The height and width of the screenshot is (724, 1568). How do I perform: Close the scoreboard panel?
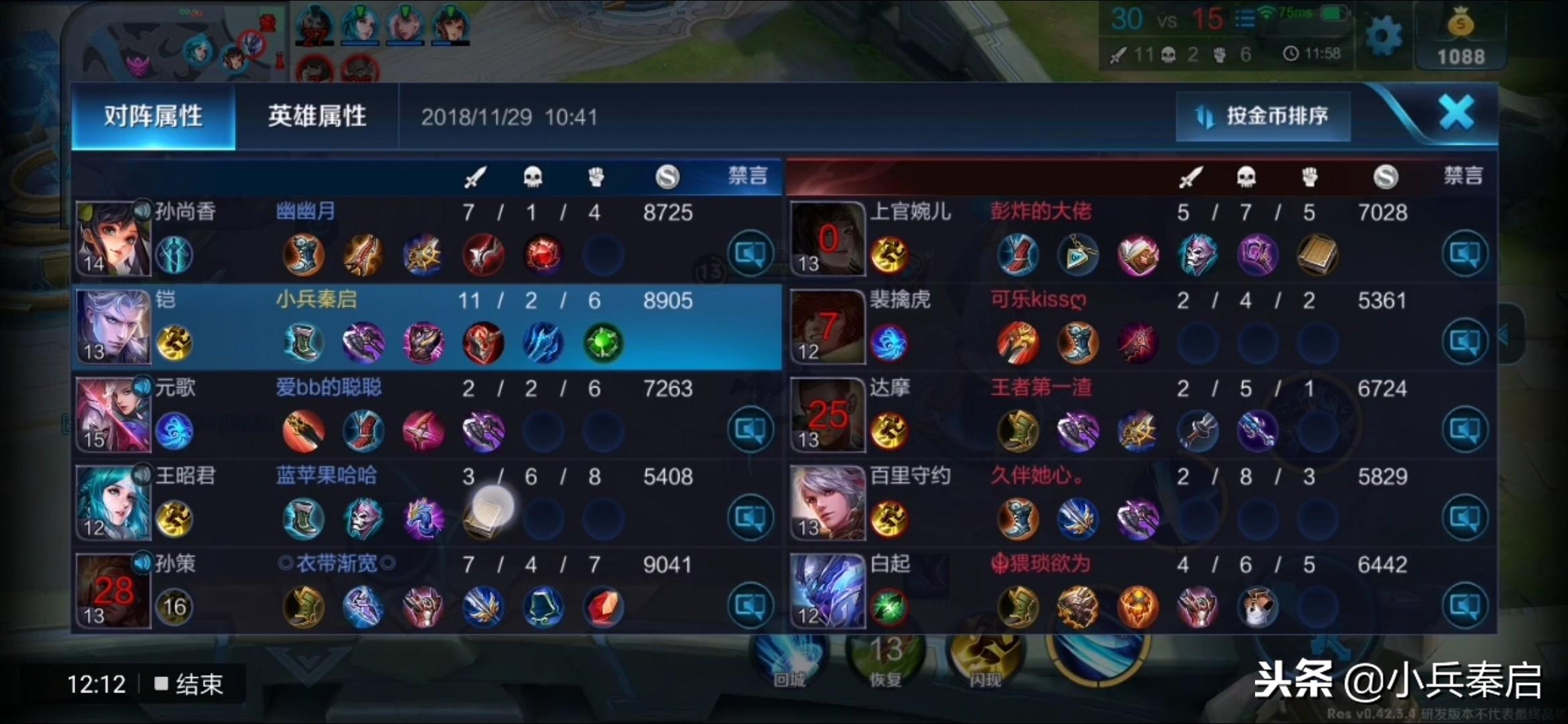pos(1457,113)
